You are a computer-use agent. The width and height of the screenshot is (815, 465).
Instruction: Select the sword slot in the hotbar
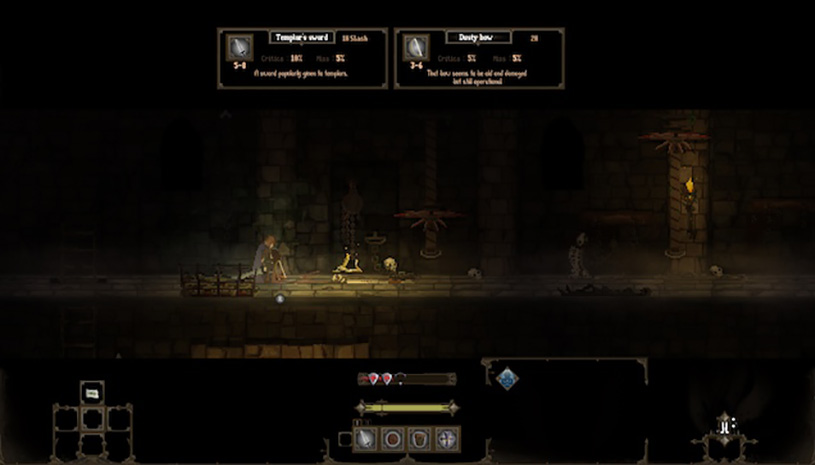coord(366,439)
